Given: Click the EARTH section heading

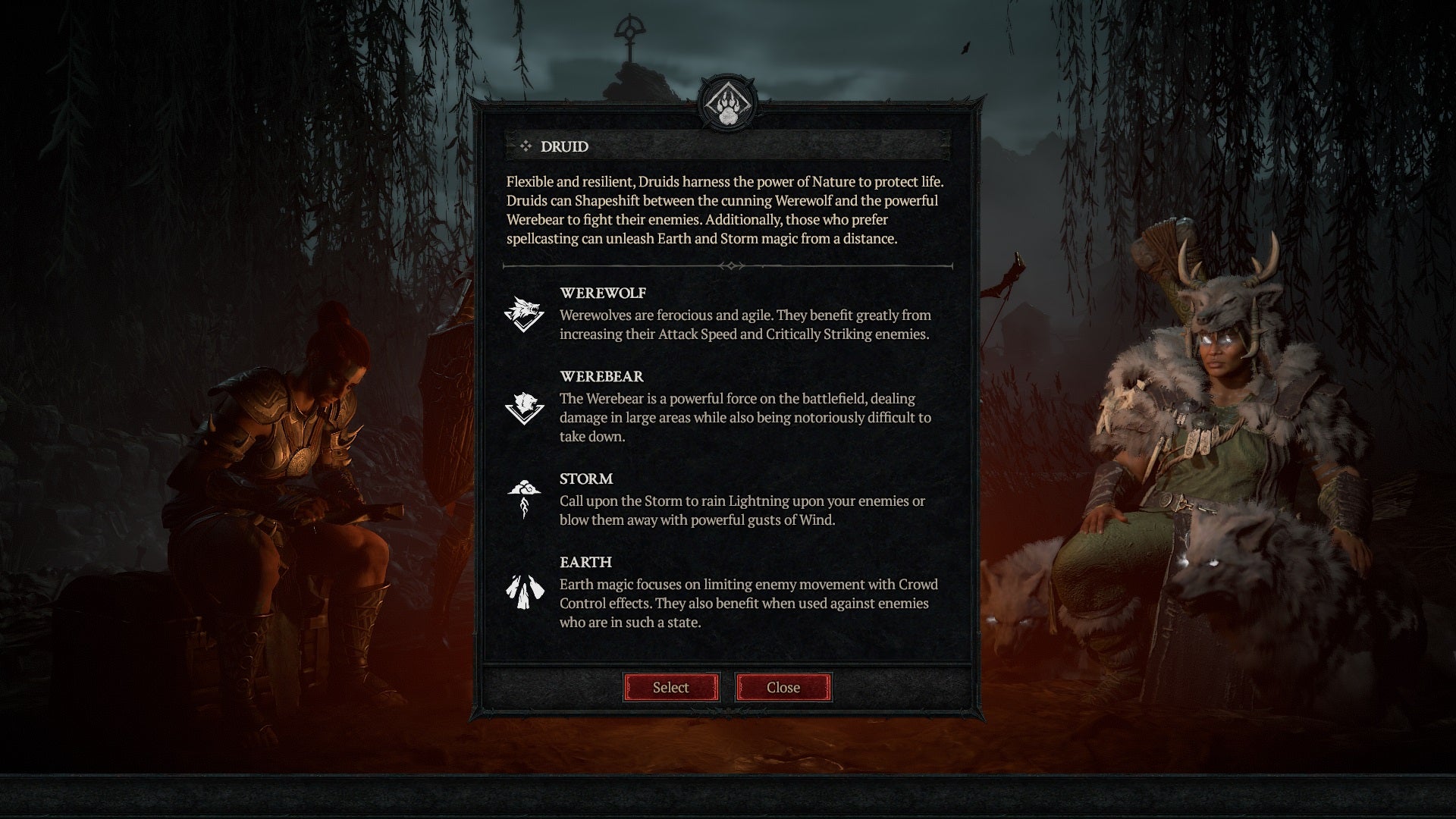Looking at the screenshot, I should pyautogui.click(x=584, y=563).
